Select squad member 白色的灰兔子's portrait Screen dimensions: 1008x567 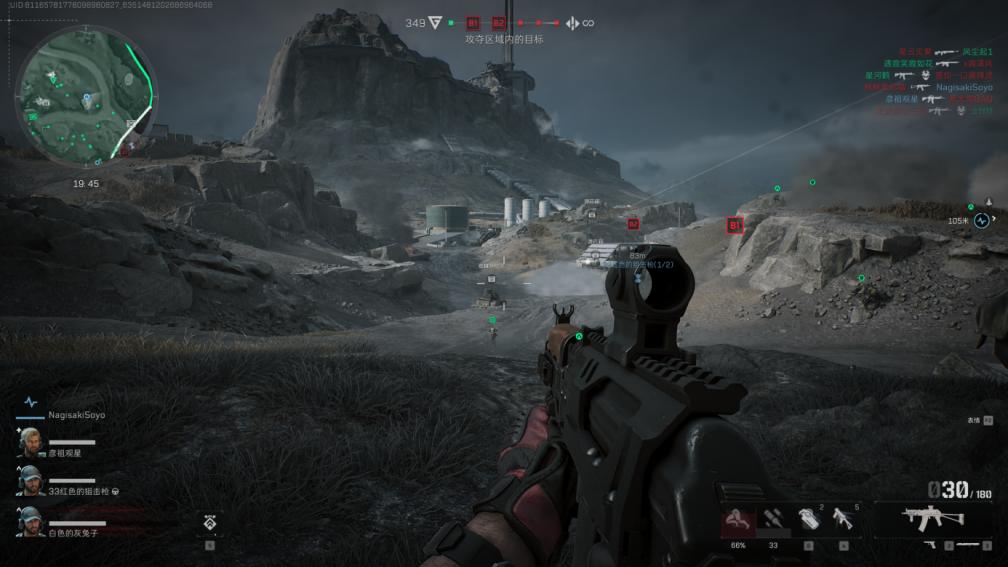pos(30,520)
